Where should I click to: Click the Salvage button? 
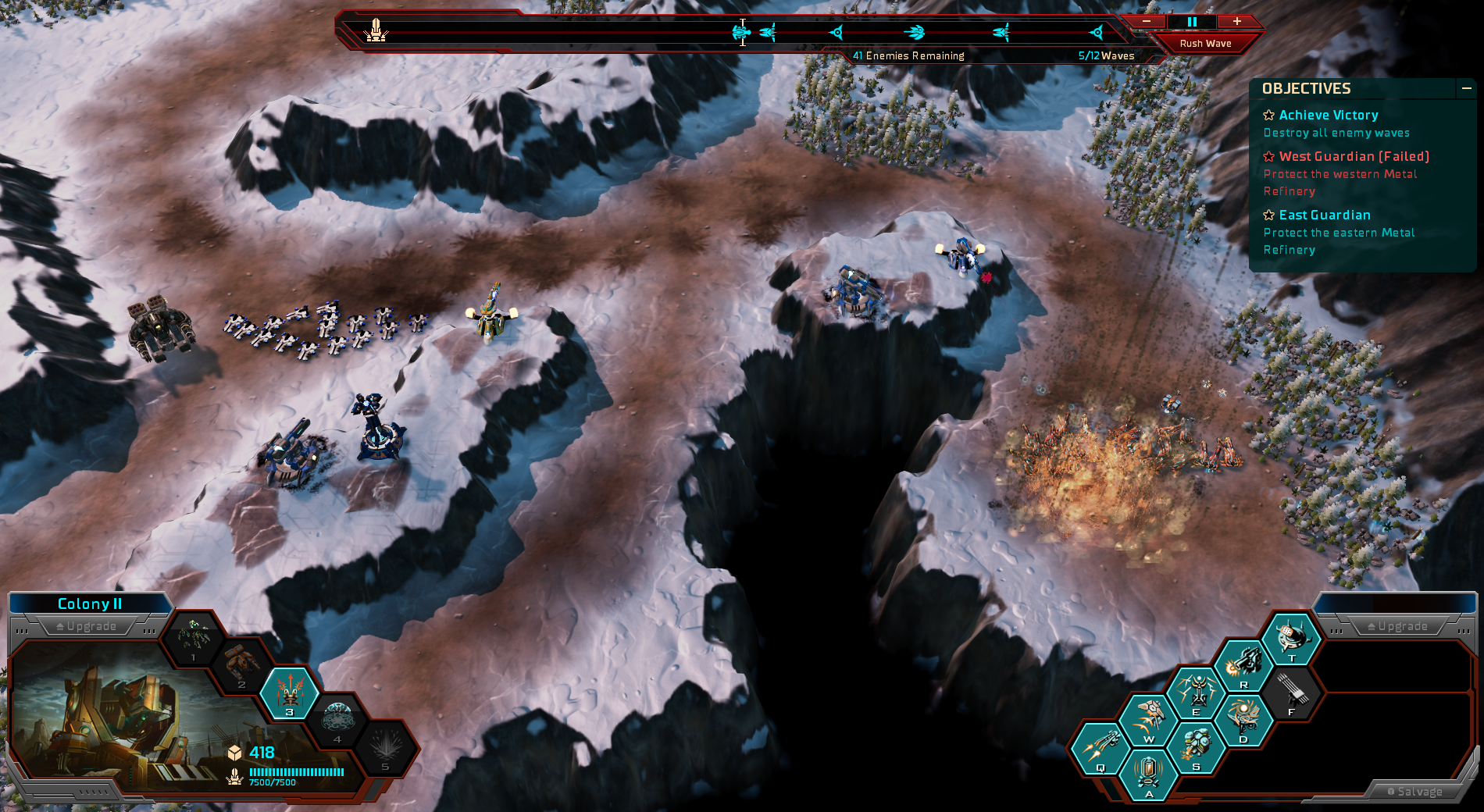coord(1414,792)
